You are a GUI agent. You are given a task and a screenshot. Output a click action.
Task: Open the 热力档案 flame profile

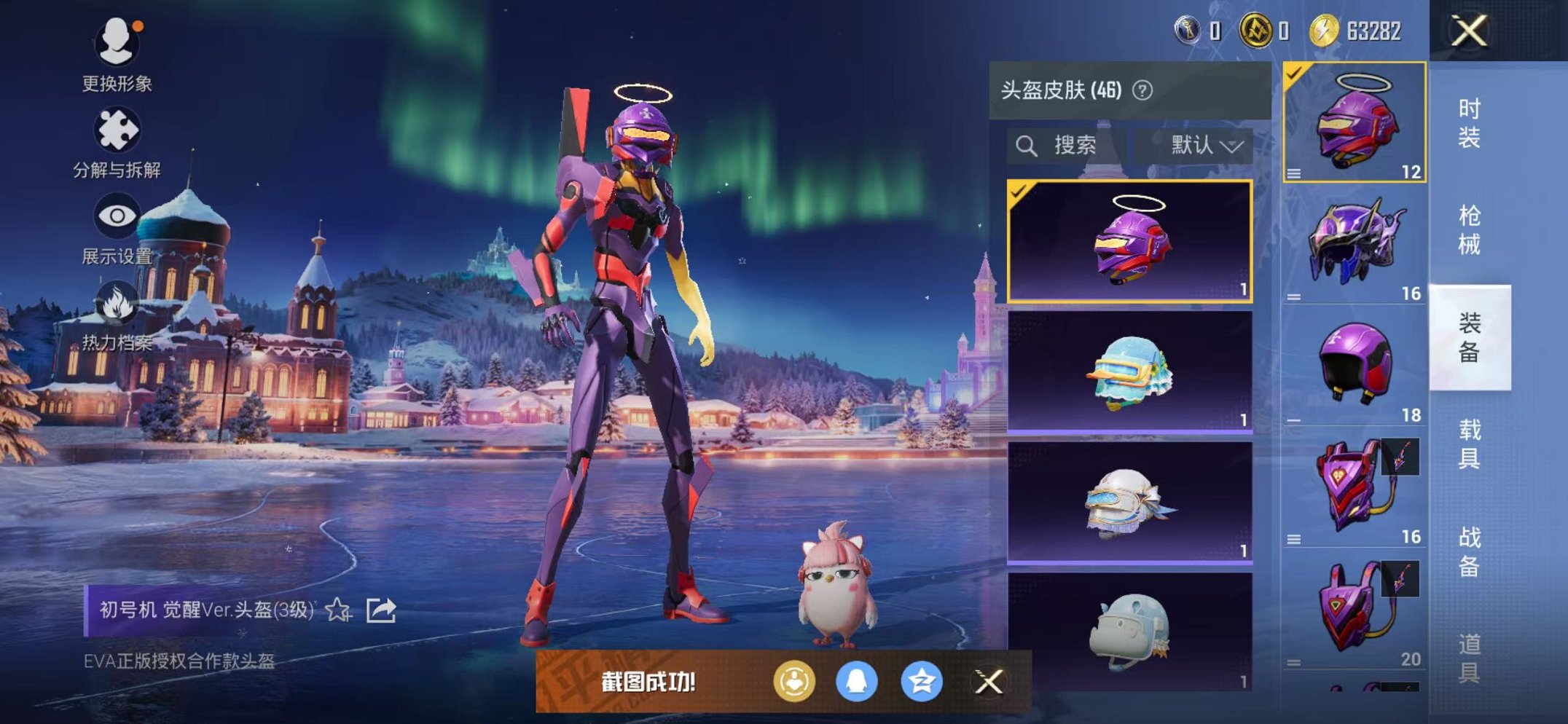[117, 315]
